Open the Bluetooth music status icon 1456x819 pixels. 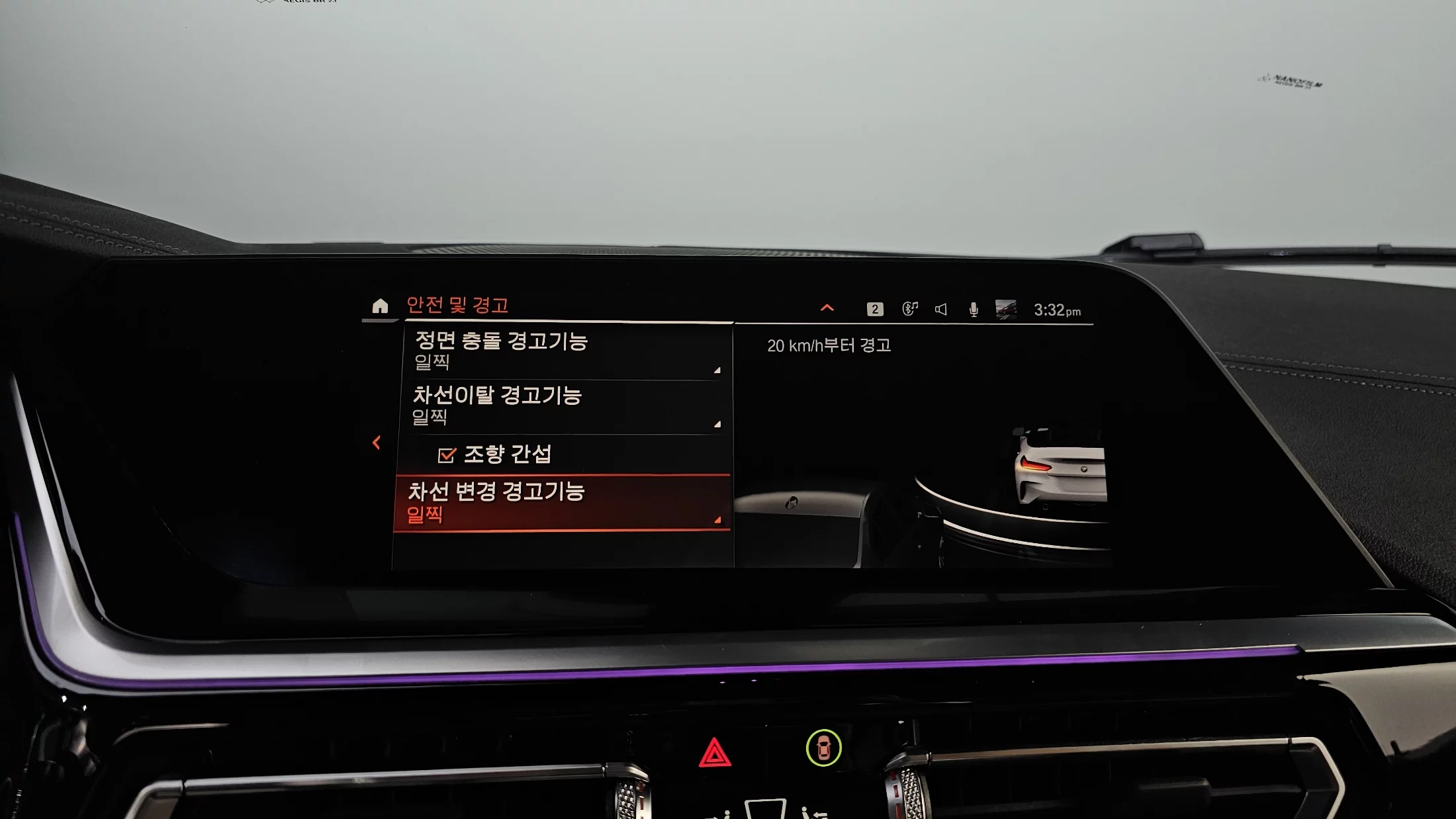tap(910, 308)
